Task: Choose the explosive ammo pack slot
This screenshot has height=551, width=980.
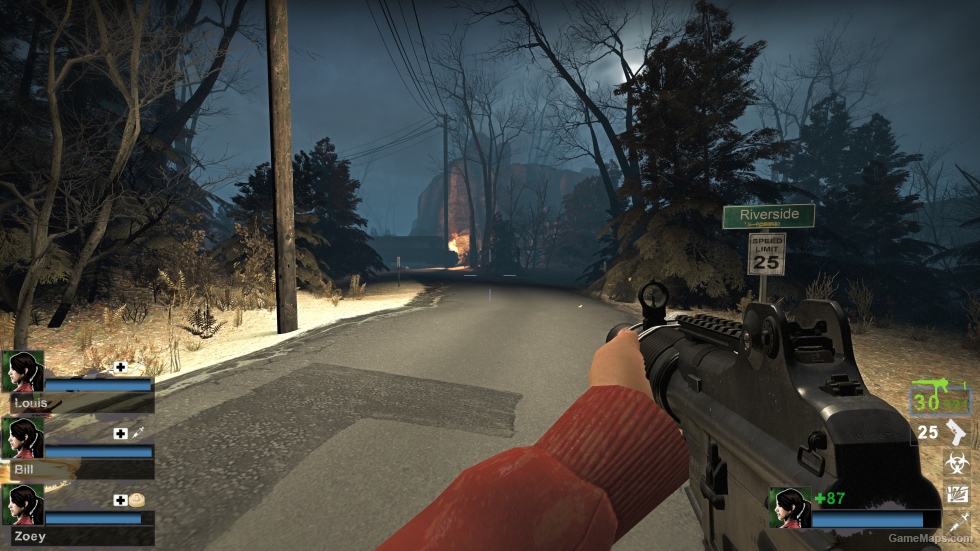Action: click(957, 493)
